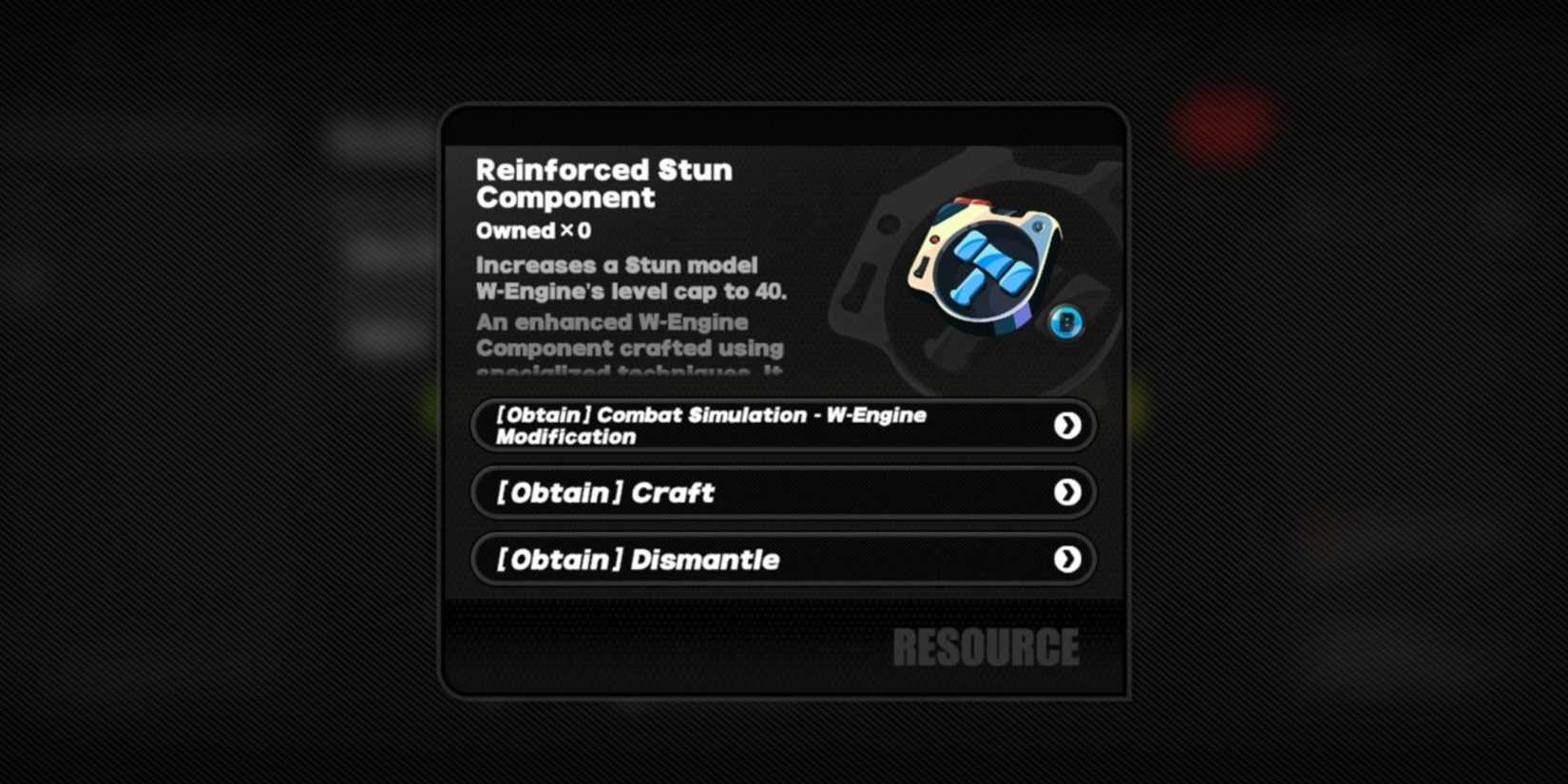Viewport: 1568px width, 784px height.
Task: Select [Obtain] Dismantle
Action: [x=783, y=560]
